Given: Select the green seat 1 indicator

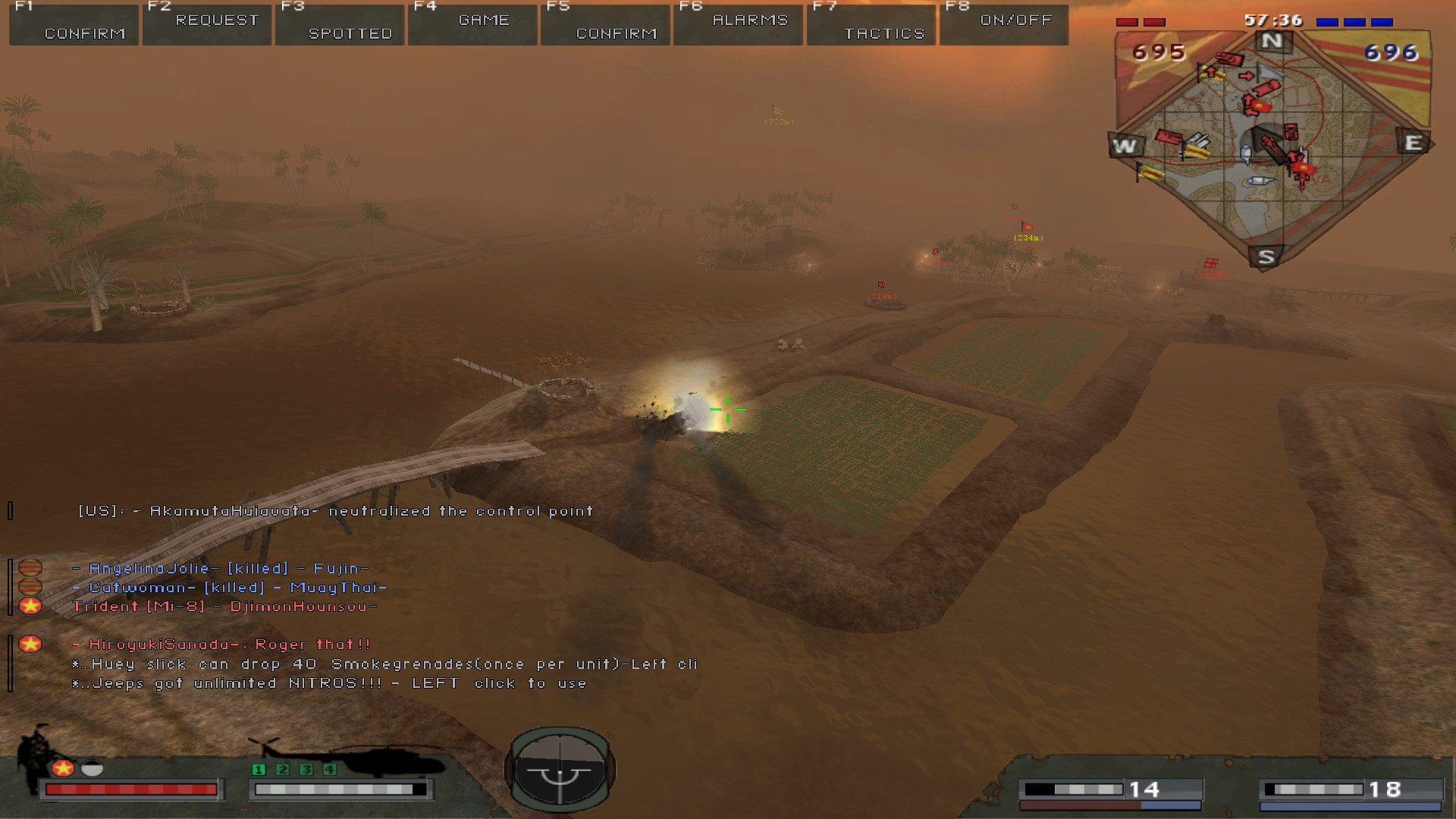Looking at the screenshot, I should click(x=259, y=770).
